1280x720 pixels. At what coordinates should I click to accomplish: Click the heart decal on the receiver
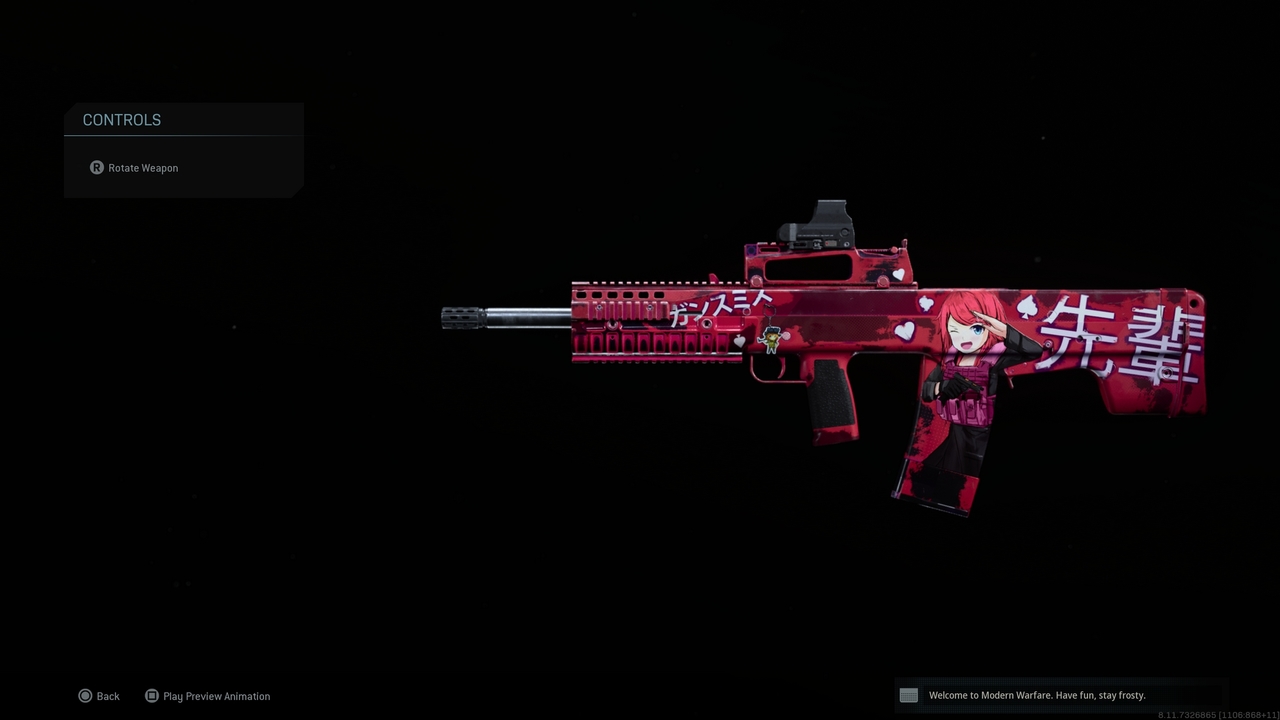[x=897, y=272]
